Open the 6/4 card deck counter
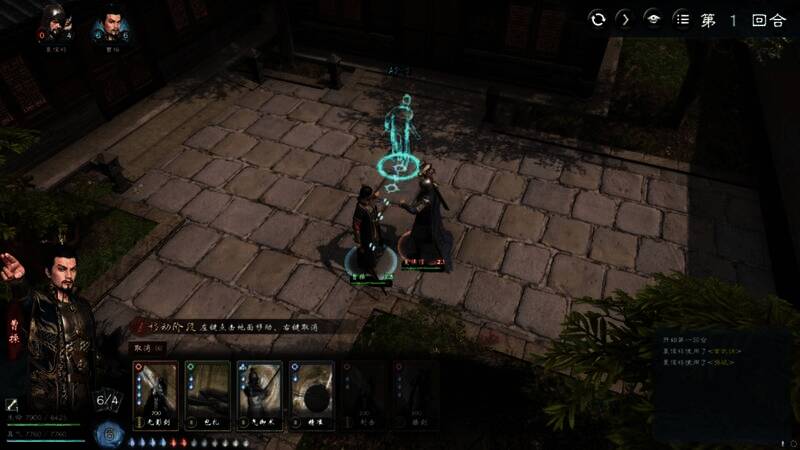The image size is (800, 450). click(x=107, y=402)
